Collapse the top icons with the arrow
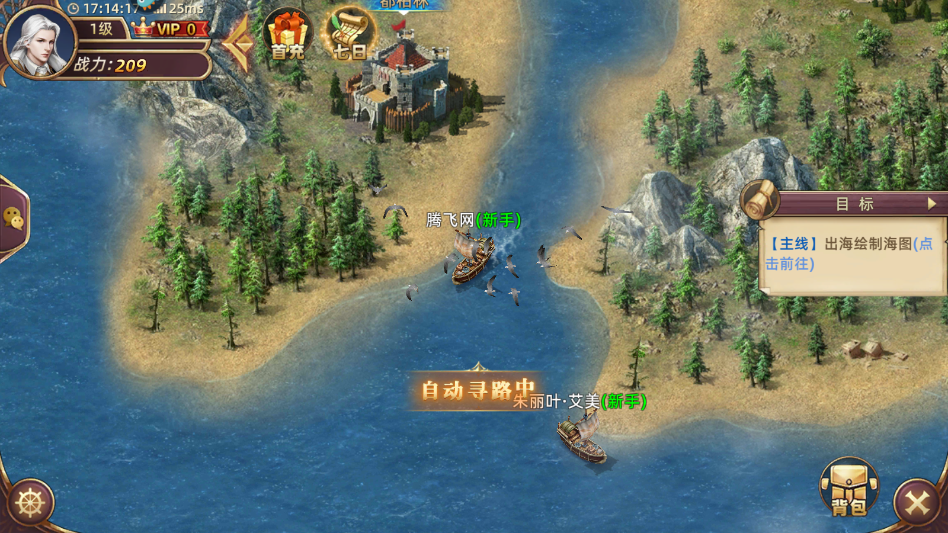948x533 pixels. tap(238, 43)
